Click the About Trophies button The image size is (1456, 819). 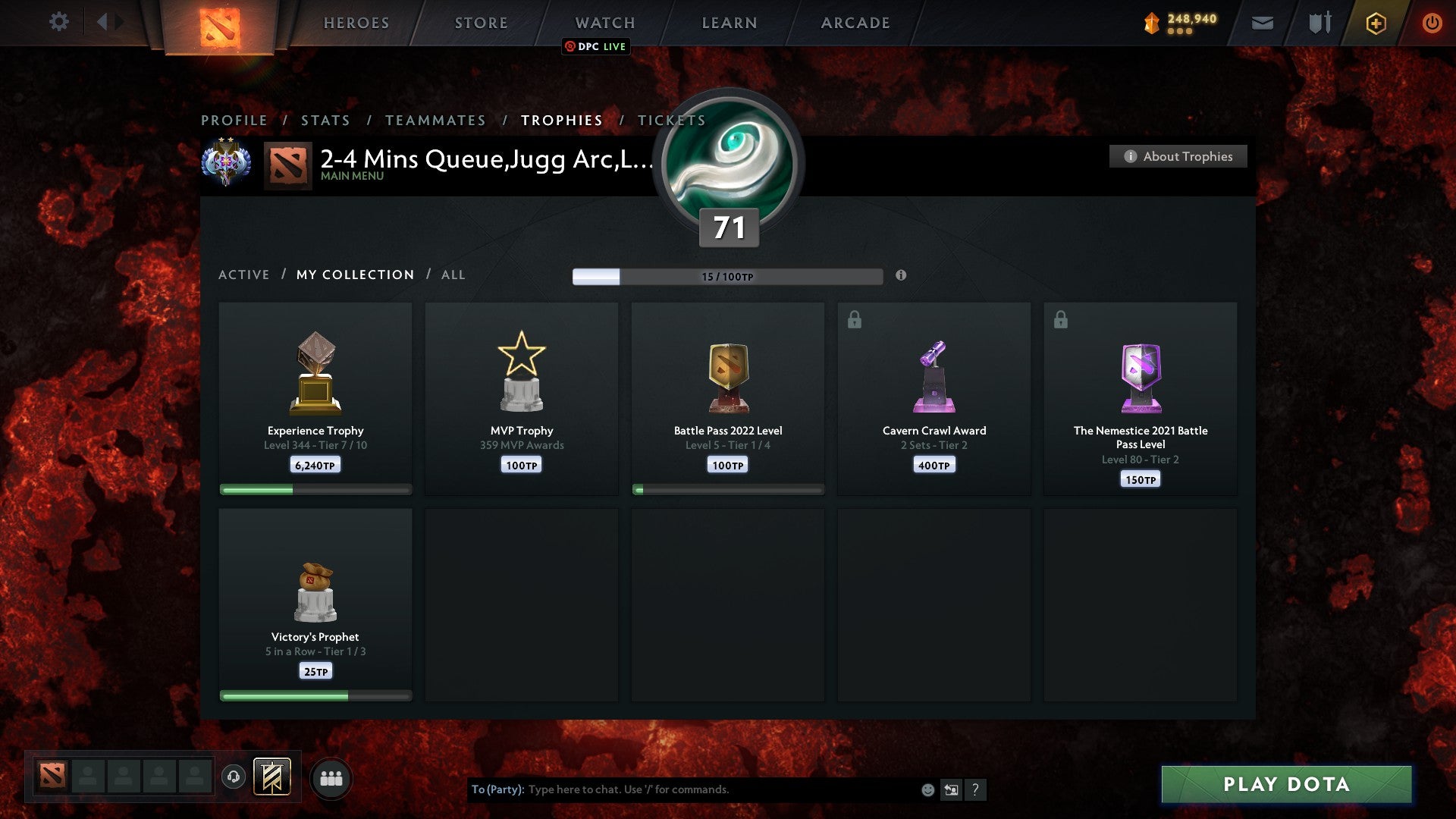[x=1178, y=156]
